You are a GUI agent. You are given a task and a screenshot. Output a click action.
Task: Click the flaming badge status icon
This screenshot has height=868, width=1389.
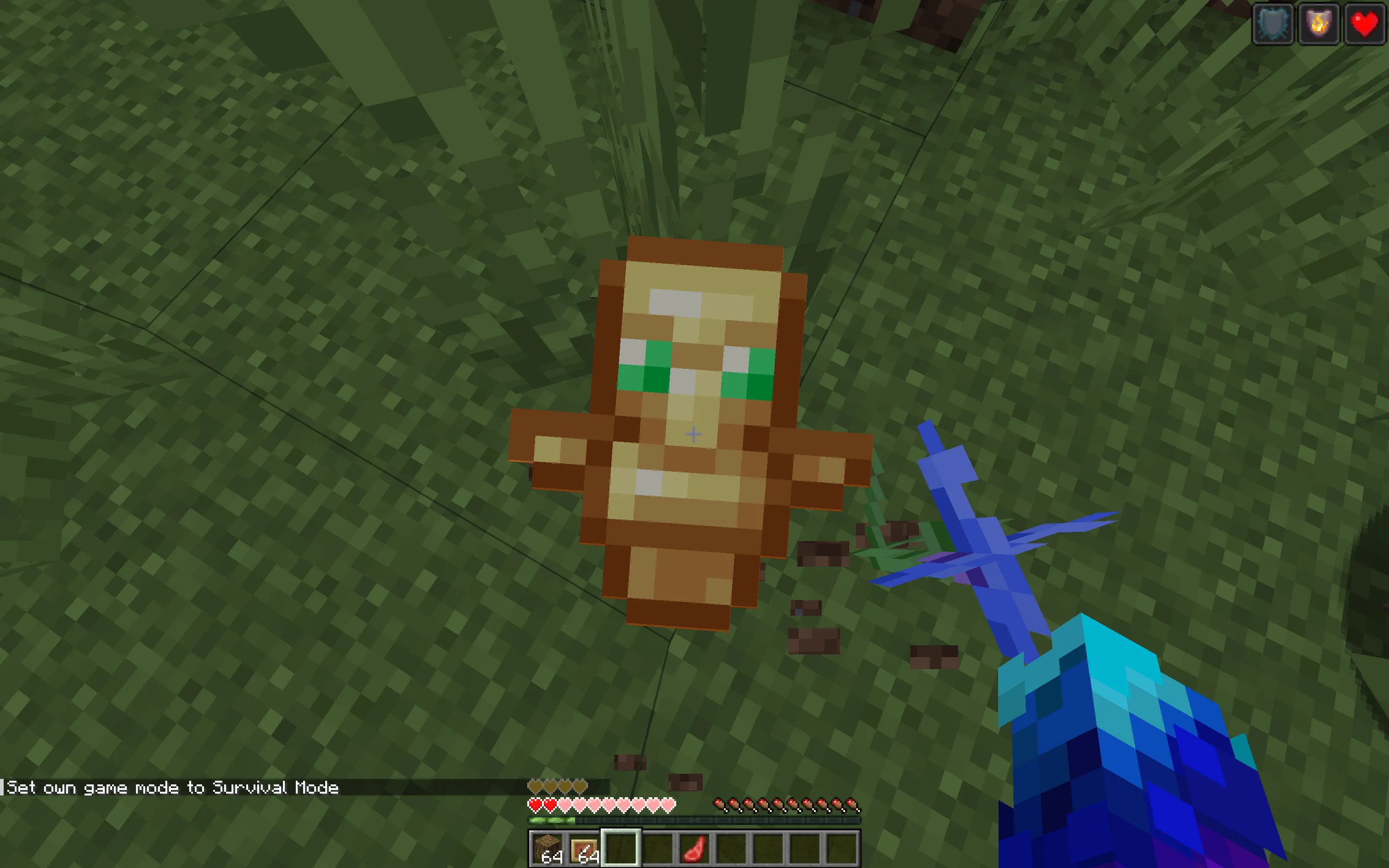point(1318,23)
